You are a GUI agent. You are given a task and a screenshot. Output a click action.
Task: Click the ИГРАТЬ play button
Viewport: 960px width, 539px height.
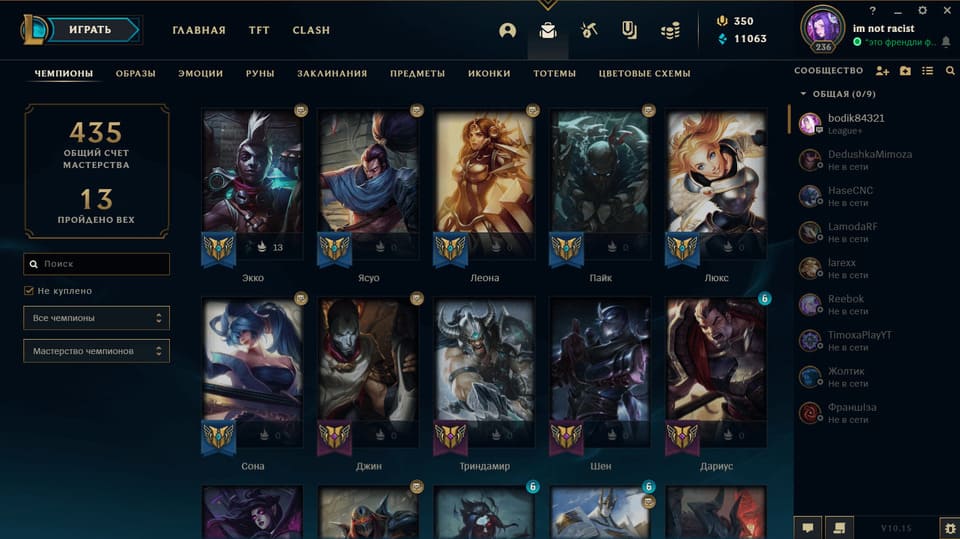coord(90,30)
